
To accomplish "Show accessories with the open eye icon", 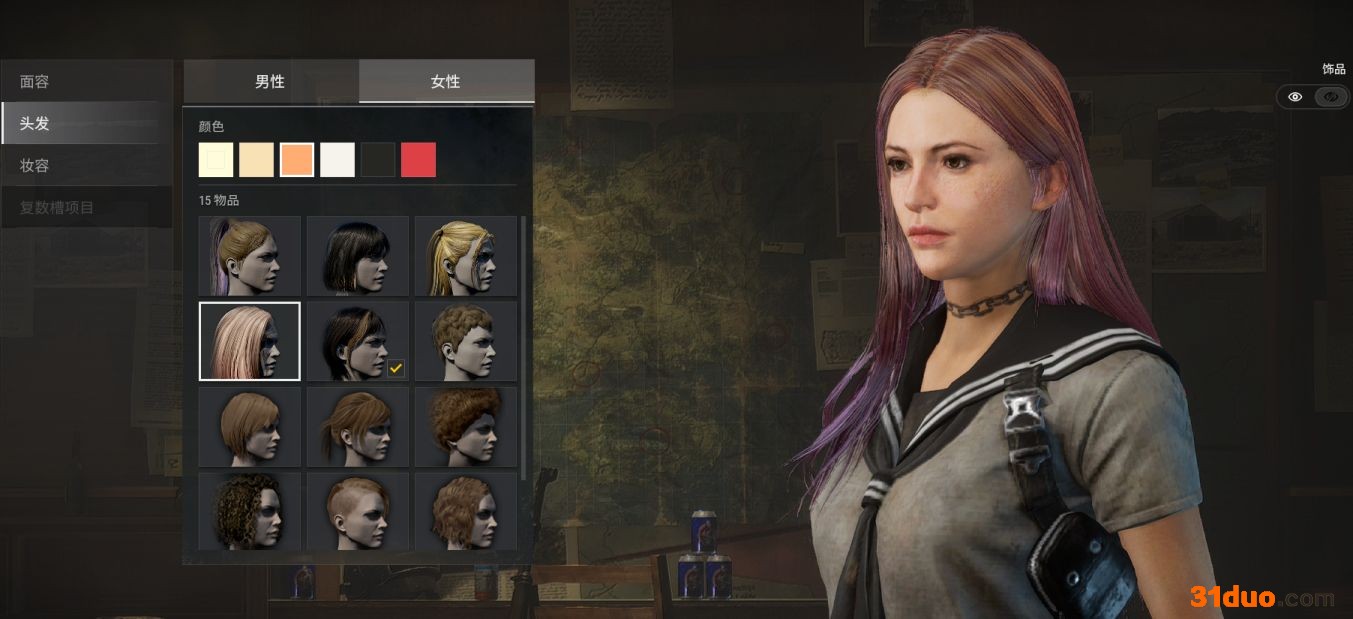I will [1295, 97].
